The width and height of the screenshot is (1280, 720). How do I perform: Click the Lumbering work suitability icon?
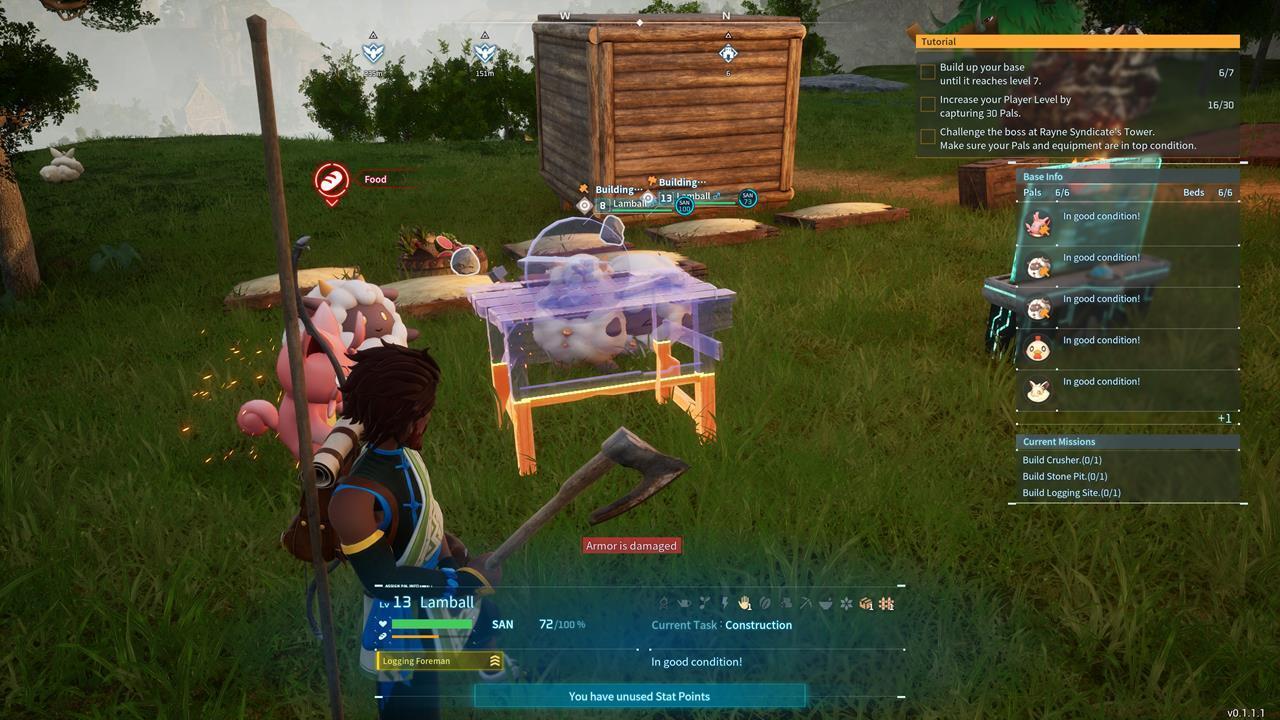[x=786, y=603]
